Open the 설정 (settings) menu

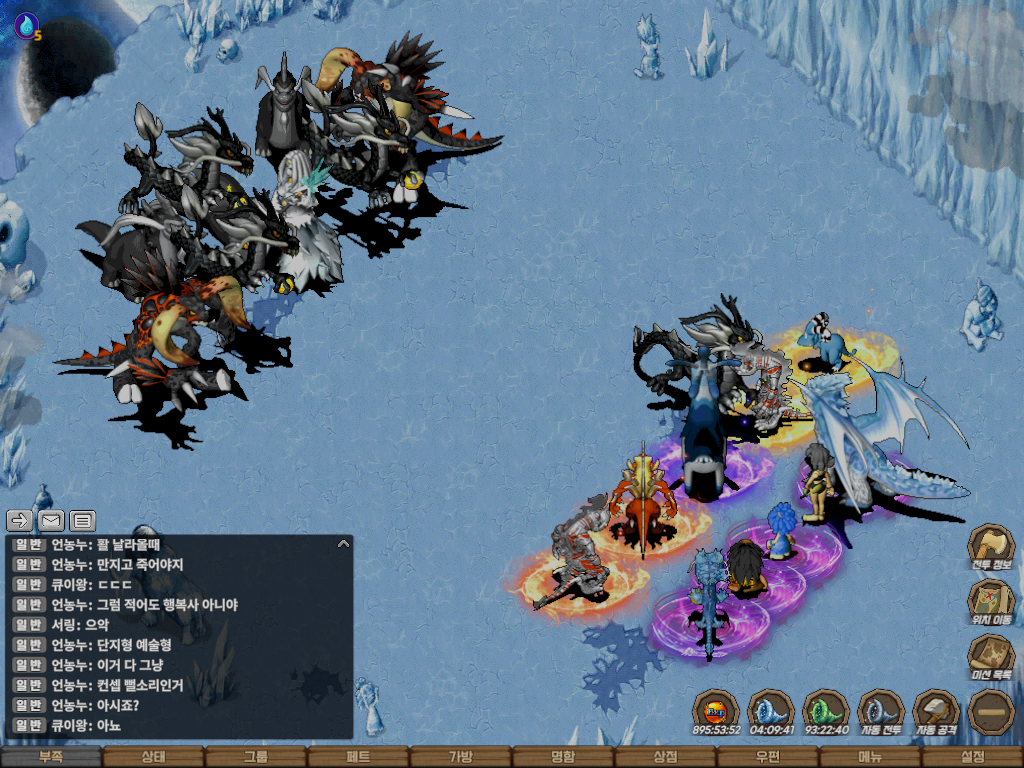[x=972, y=758]
